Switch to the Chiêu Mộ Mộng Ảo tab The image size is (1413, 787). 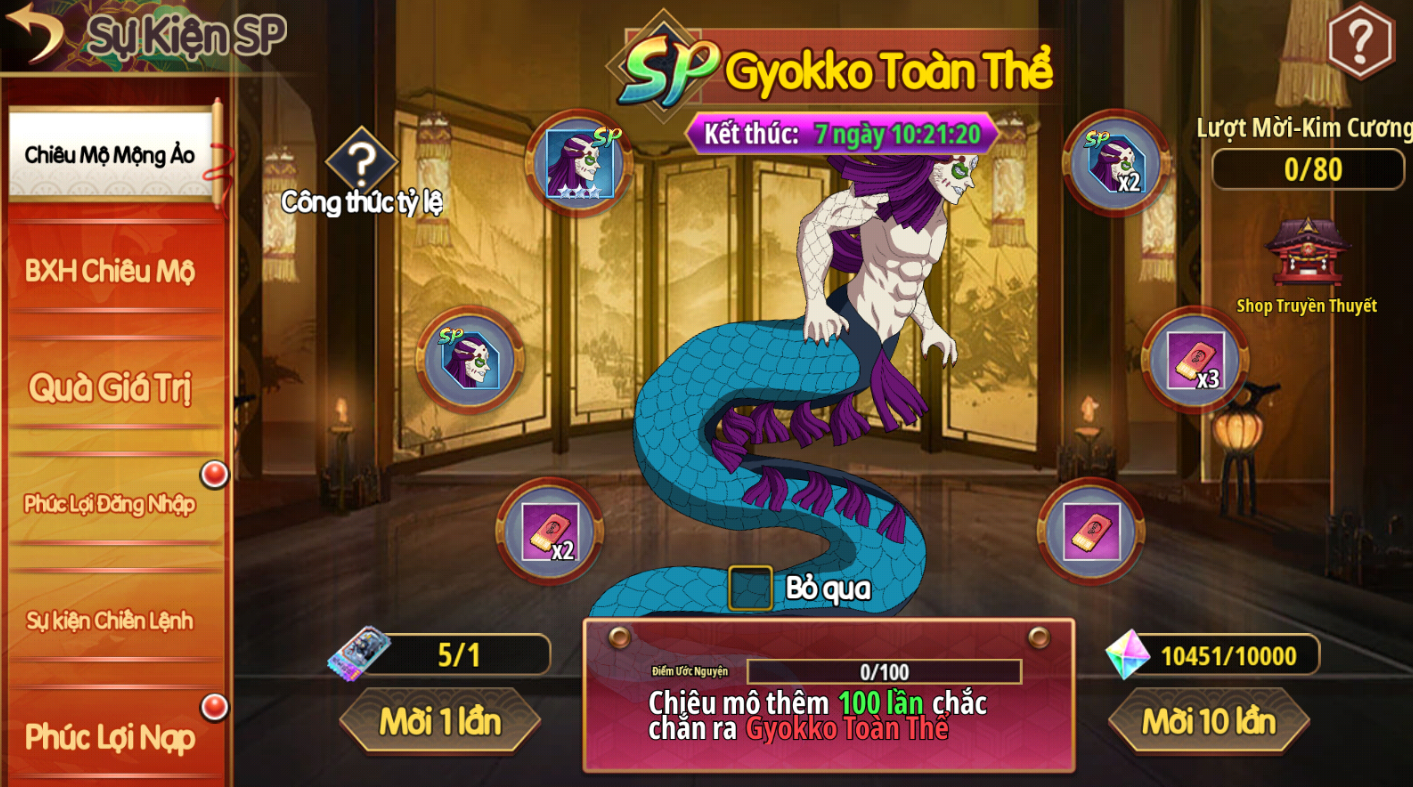click(110, 155)
